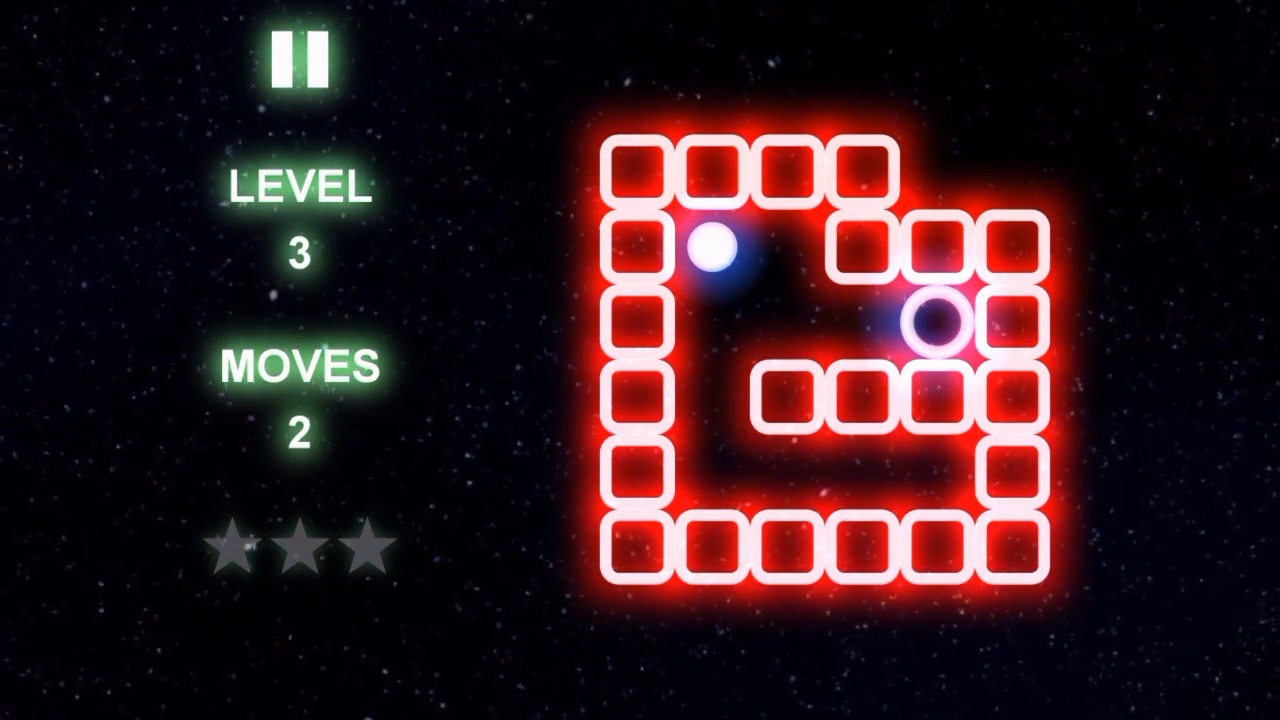Click the second star in the rating row

click(300, 545)
